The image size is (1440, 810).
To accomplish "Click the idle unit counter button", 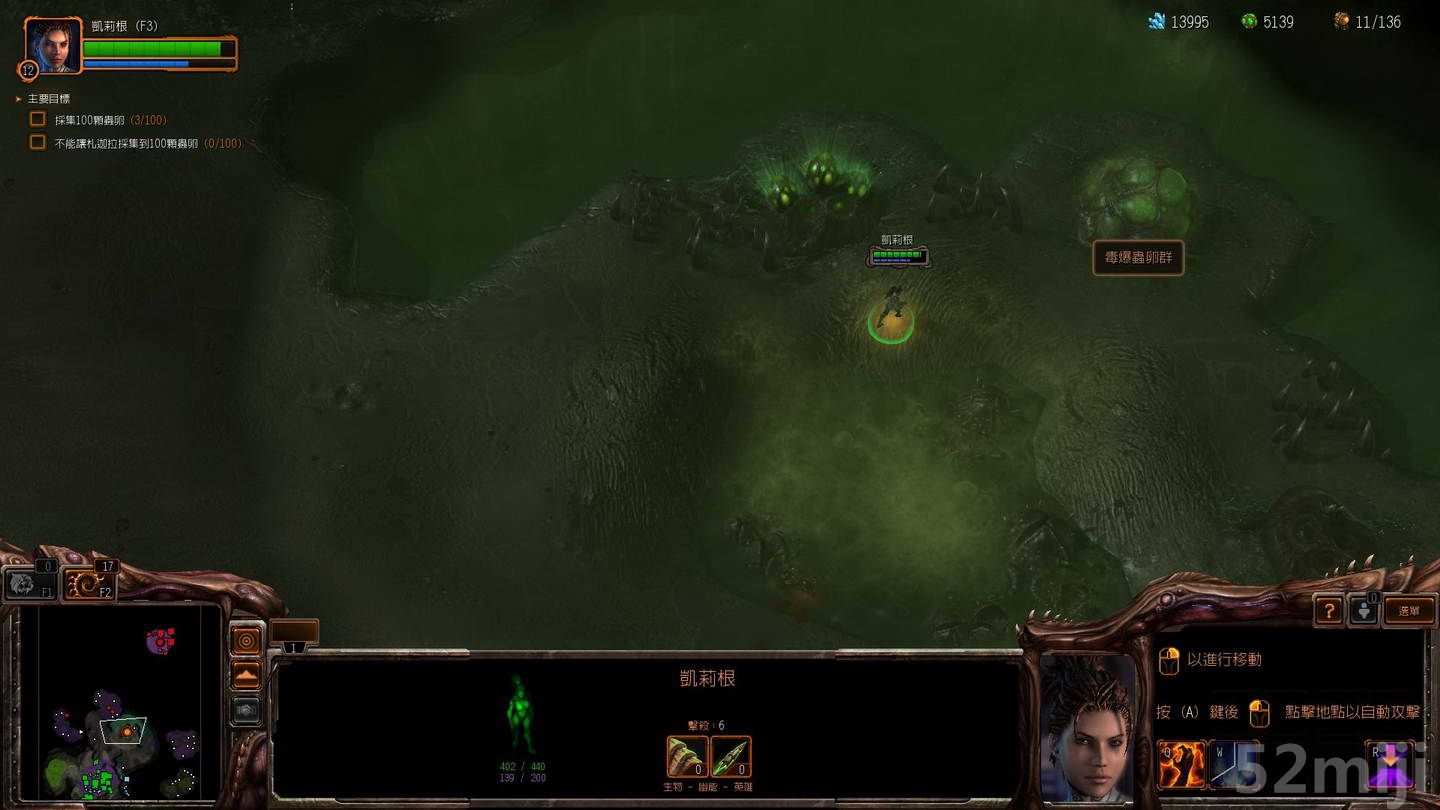I will [x=1366, y=610].
